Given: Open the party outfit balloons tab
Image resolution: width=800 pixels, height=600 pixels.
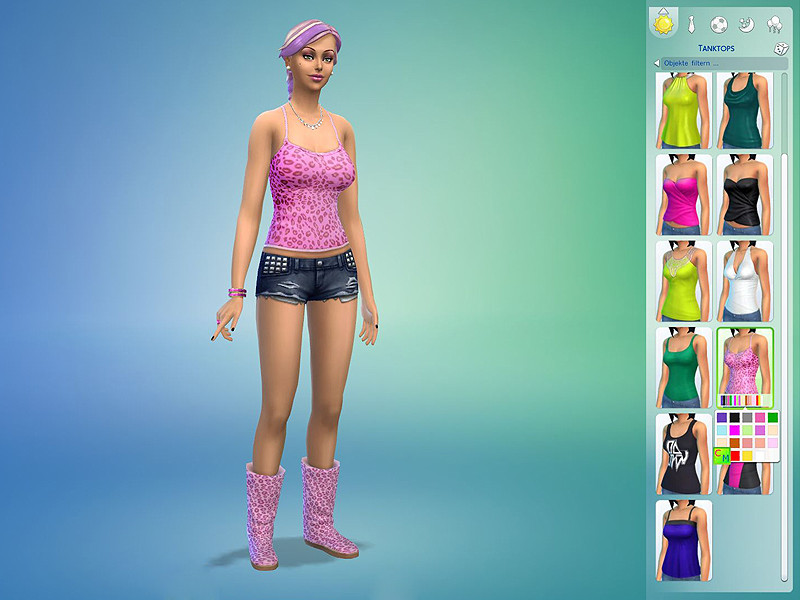Looking at the screenshot, I should (x=774, y=23).
